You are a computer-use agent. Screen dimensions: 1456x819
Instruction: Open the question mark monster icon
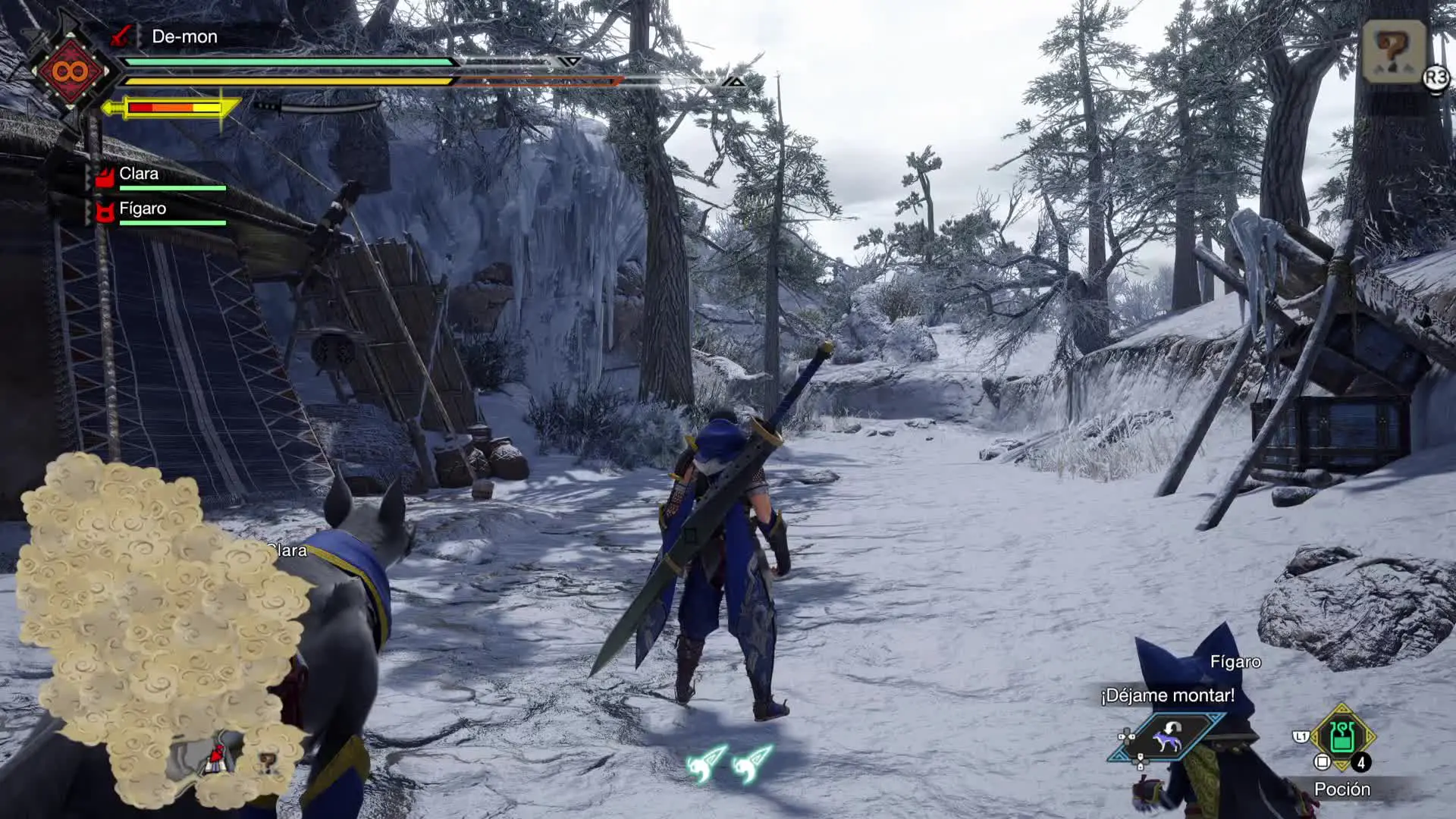coord(1392,51)
